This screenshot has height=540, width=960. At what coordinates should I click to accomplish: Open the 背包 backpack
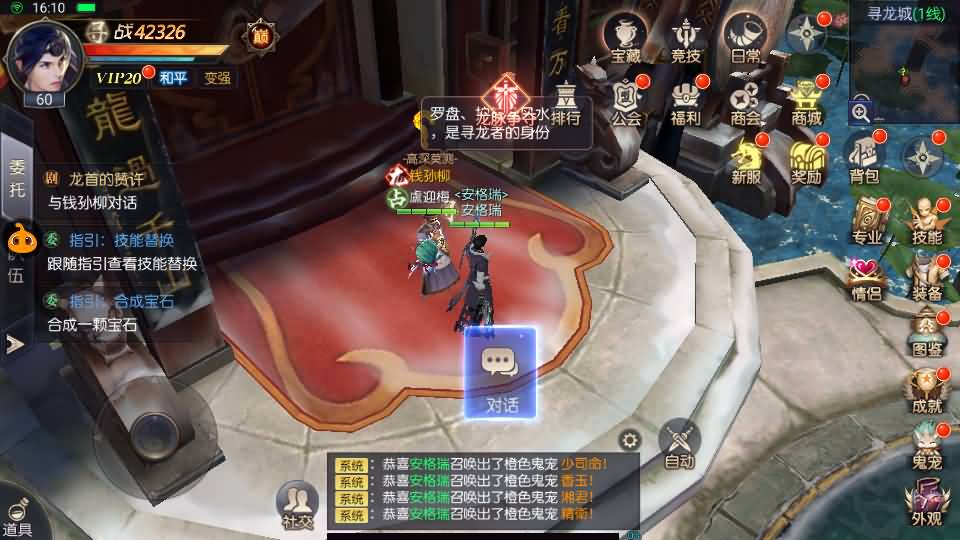coord(864,160)
